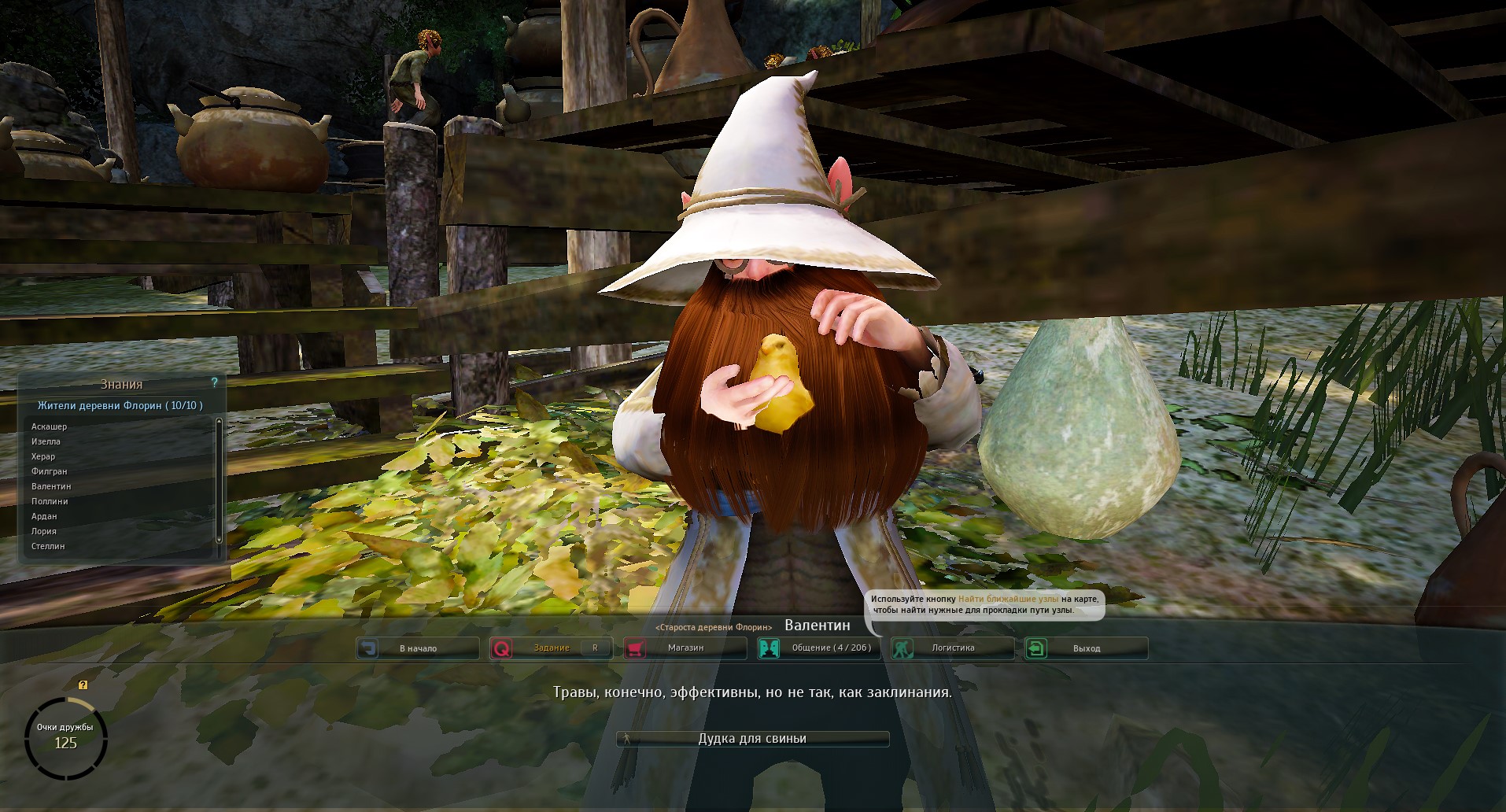Click the two-faces Общение icon
Screen dimensions: 1506x812
pyautogui.click(x=769, y=648)
